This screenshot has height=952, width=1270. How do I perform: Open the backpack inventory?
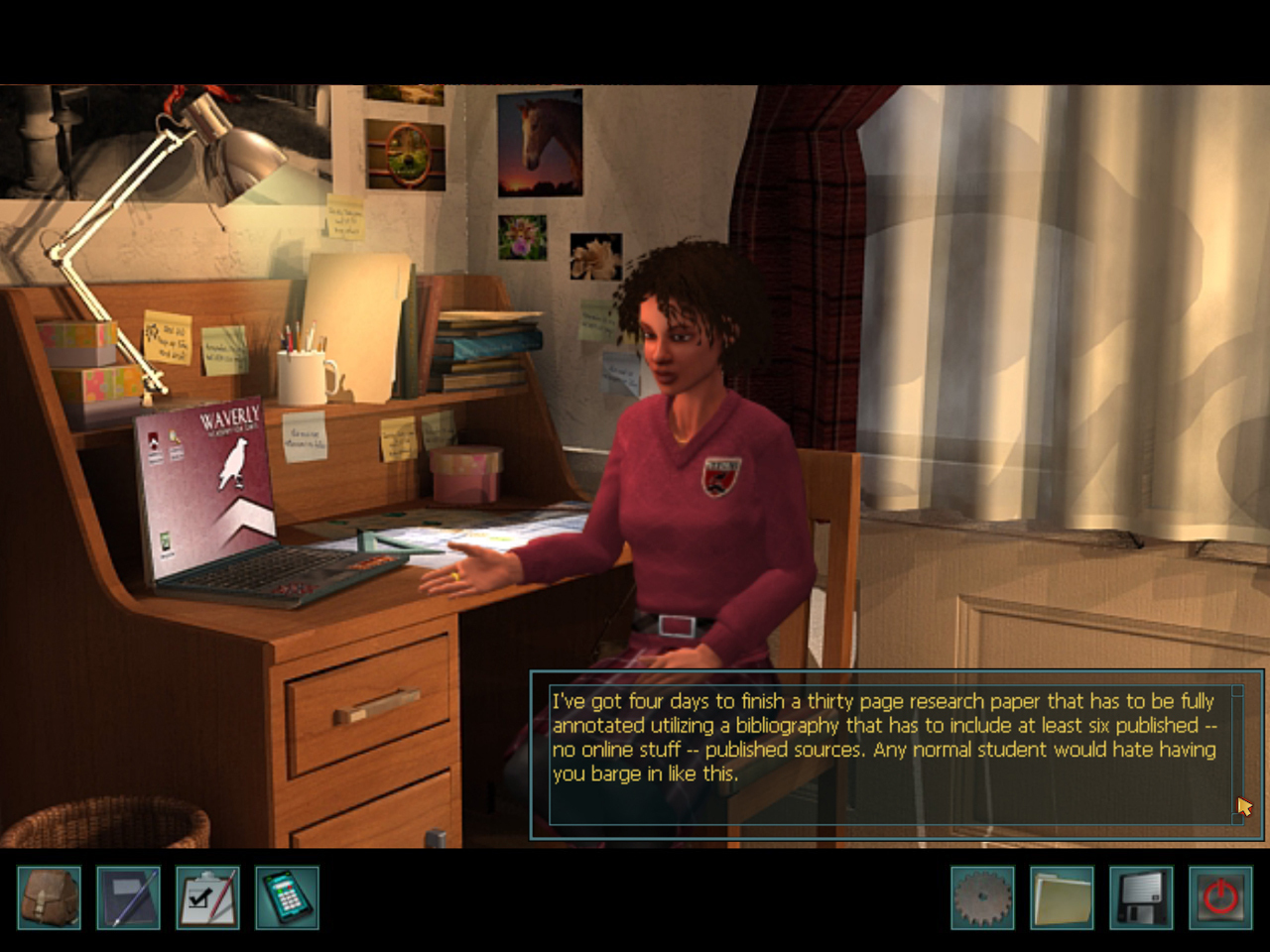48,897
